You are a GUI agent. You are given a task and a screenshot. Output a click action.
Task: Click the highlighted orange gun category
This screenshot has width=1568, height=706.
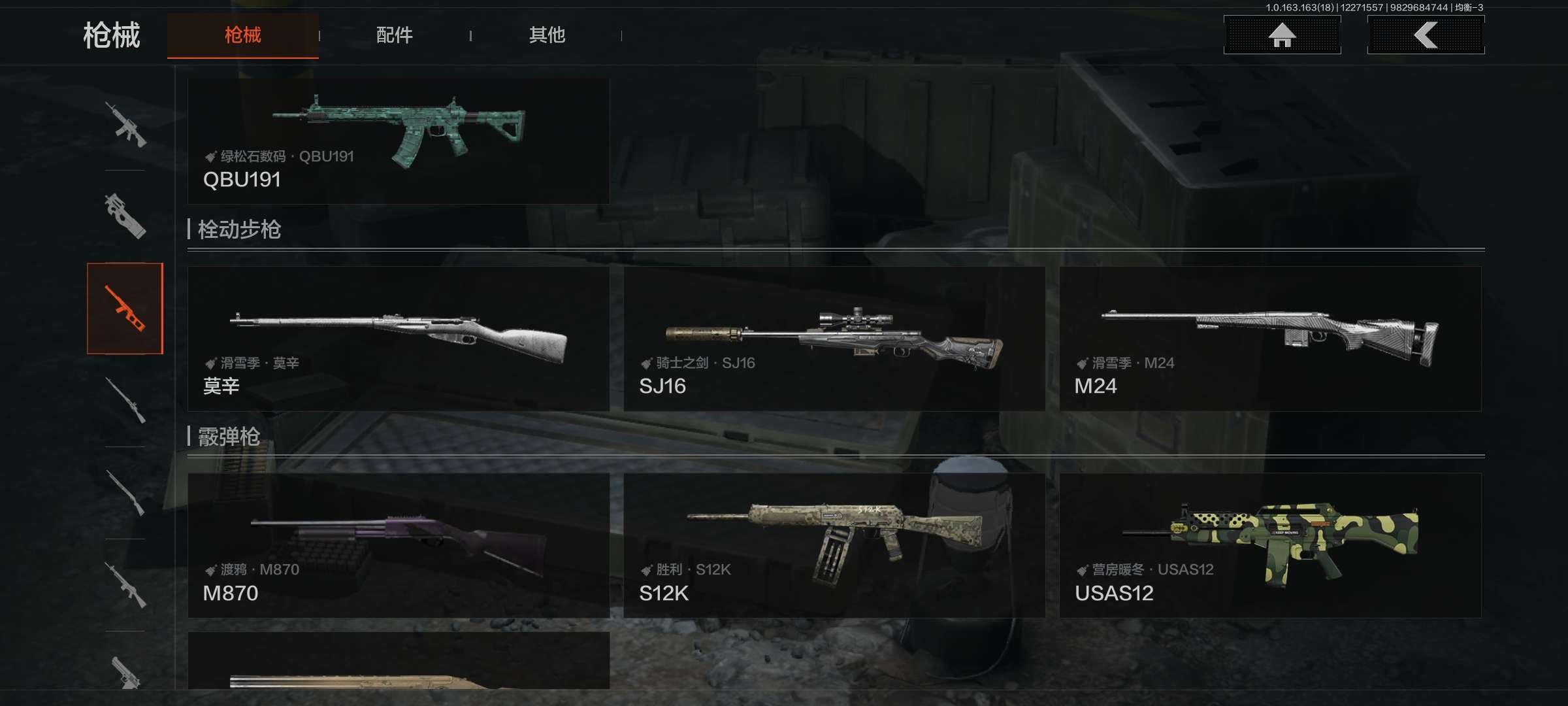125,309
